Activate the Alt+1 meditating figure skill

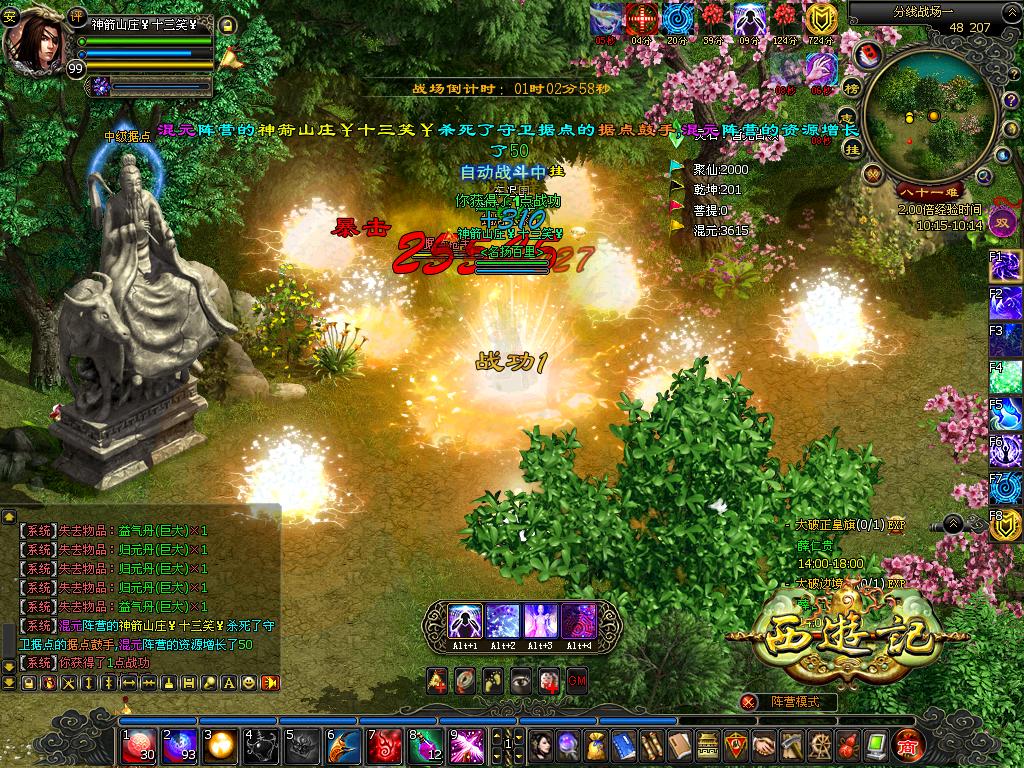(465, 621)
